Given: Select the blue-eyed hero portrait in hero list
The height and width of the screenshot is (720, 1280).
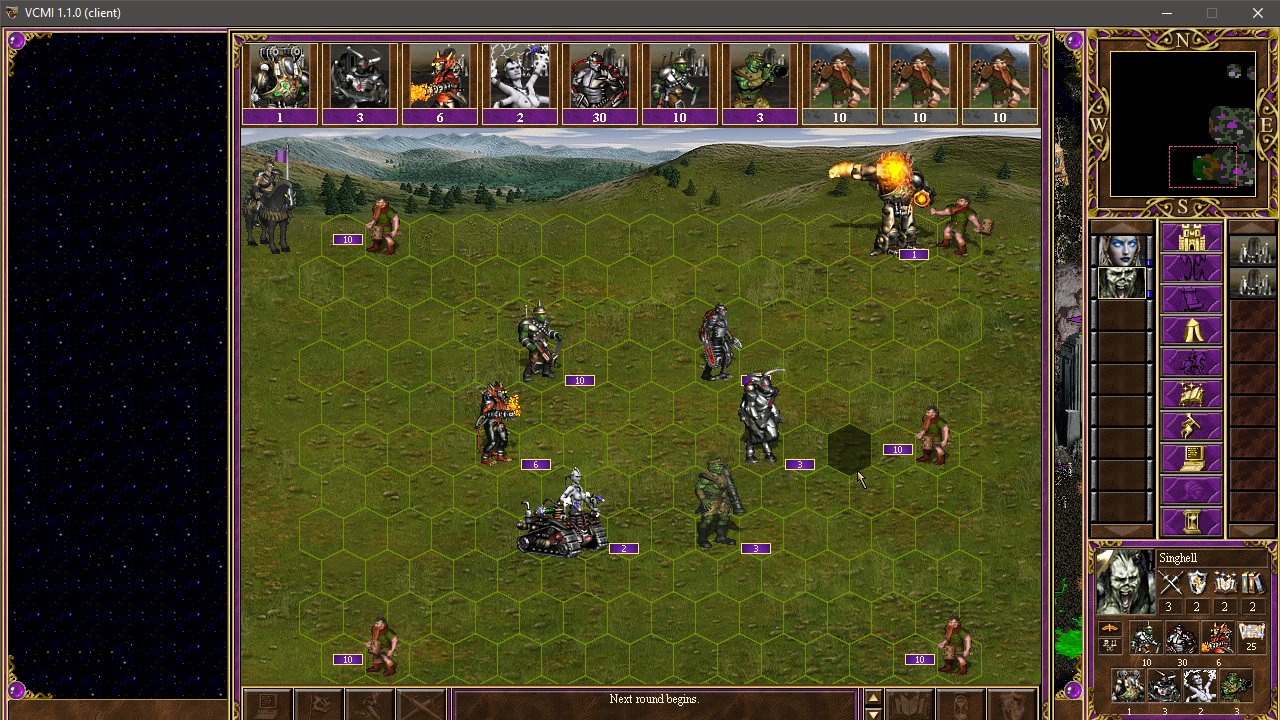Looking at the screenshot, I should pyautogui.click(x=1120, y=250).
